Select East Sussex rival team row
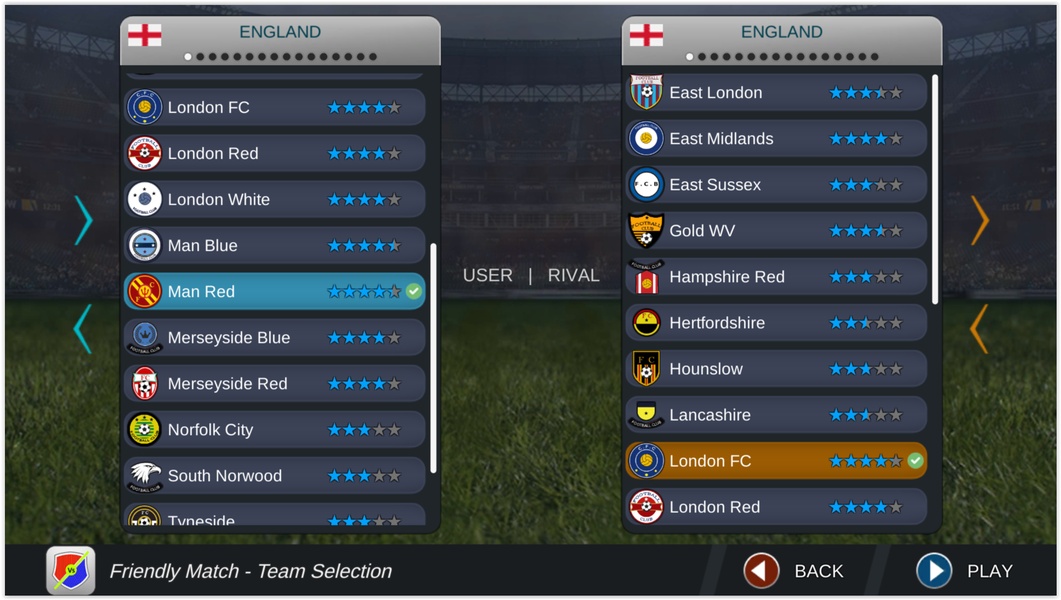Image resolution: width=1061 pixels, height=600 pixels. point(776,185)
